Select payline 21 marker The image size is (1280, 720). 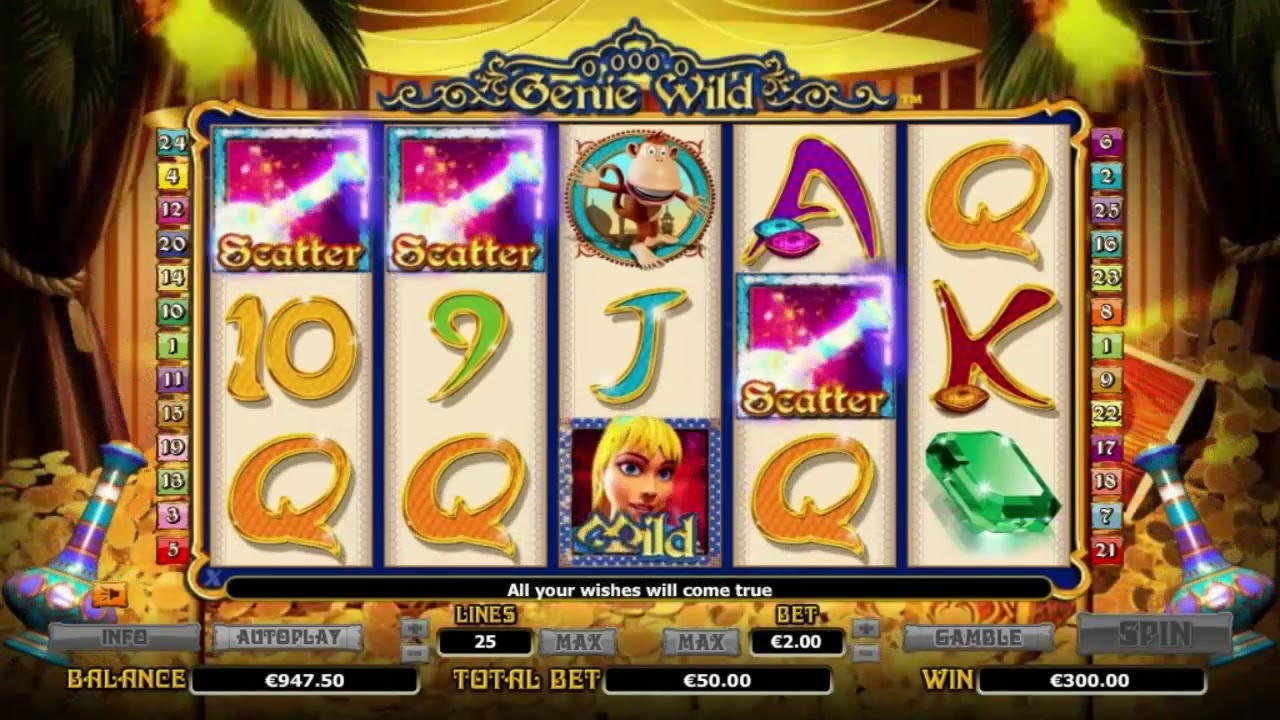pyautogui.click(x=1107, y=548)
